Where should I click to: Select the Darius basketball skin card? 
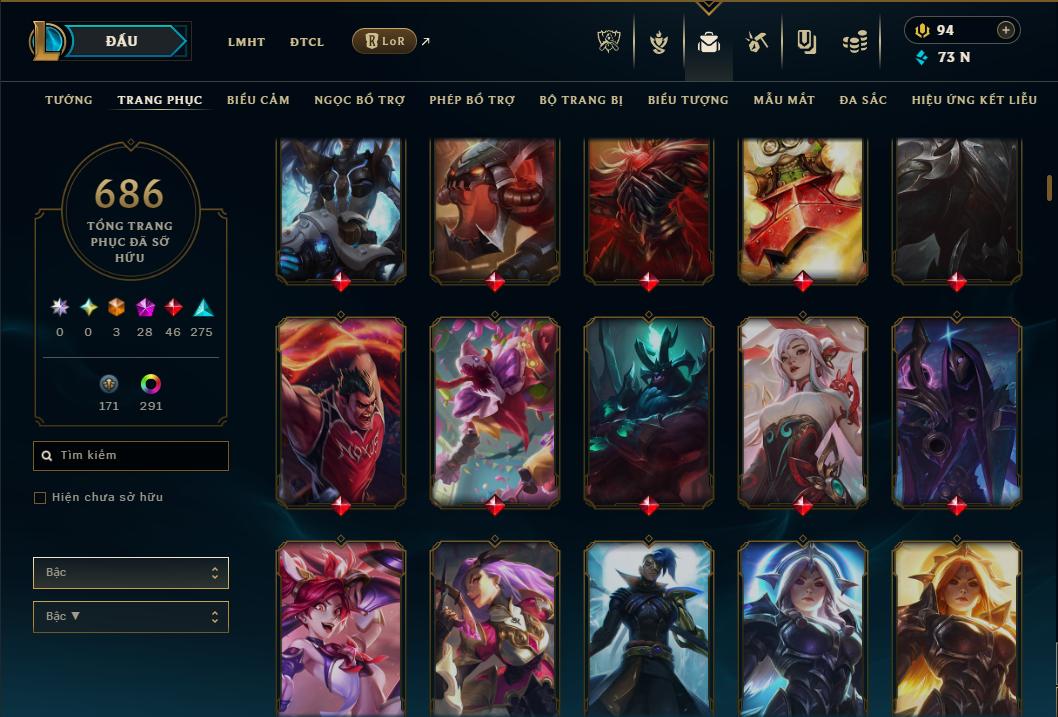pyautogui.click(x=341, y=410)
